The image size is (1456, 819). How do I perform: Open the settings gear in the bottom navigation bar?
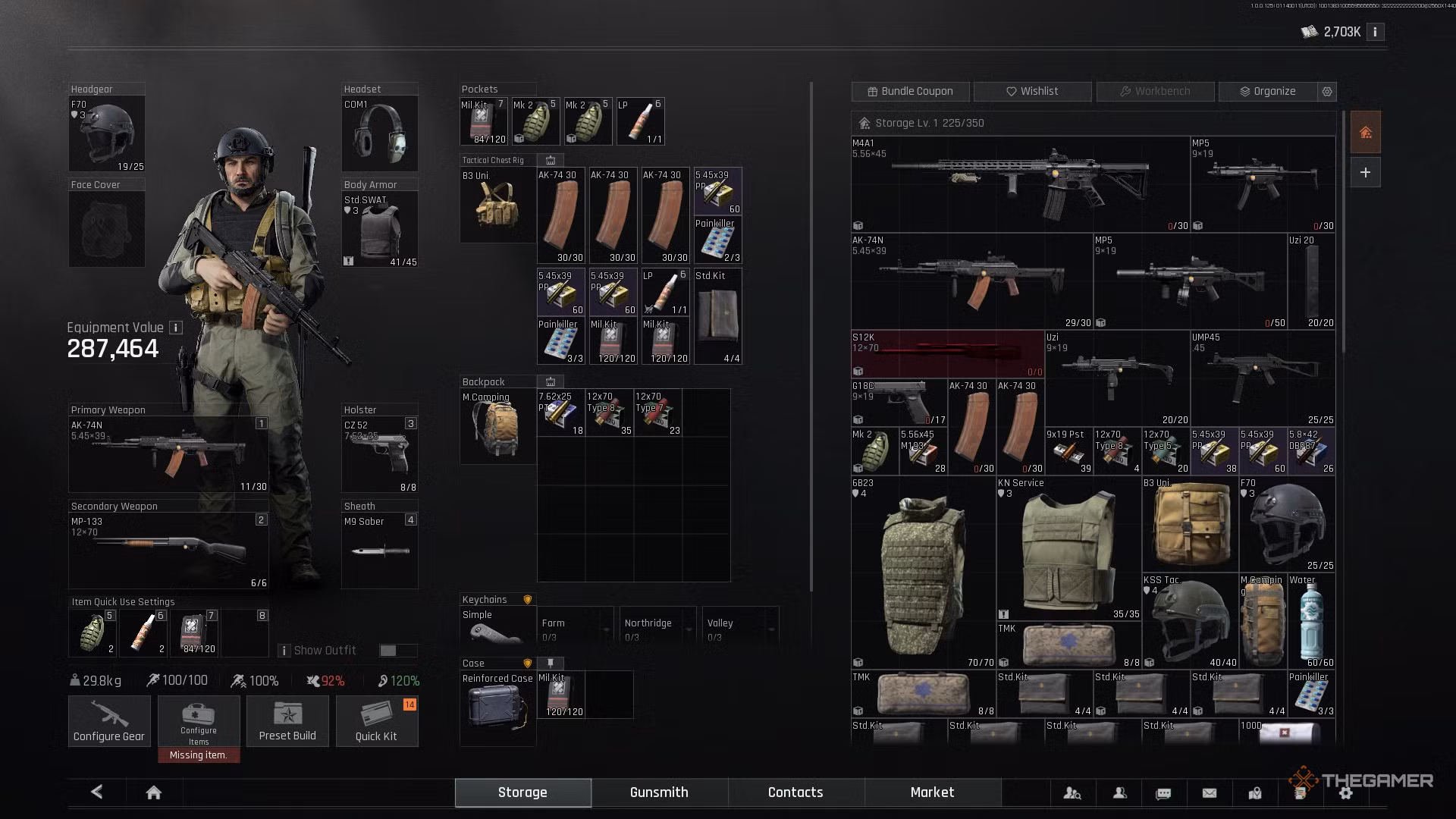(x=1346, y=792)
